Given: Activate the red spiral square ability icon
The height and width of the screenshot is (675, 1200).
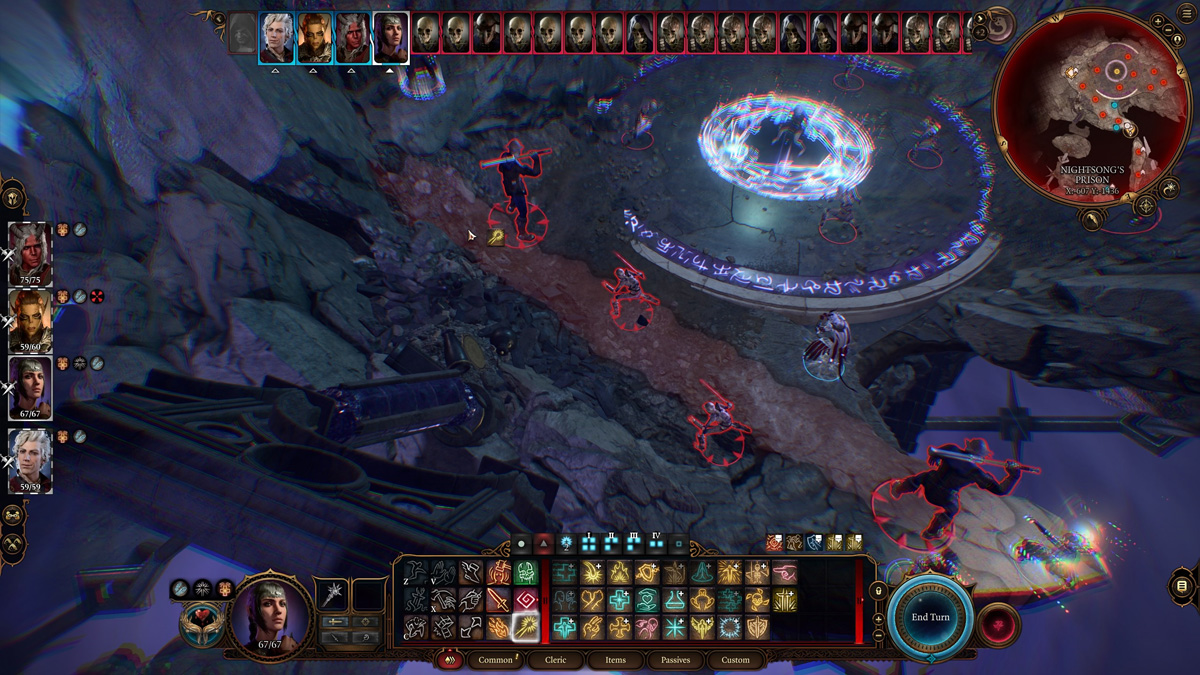Looking at the screenshot, I should [x=525, y=600].
